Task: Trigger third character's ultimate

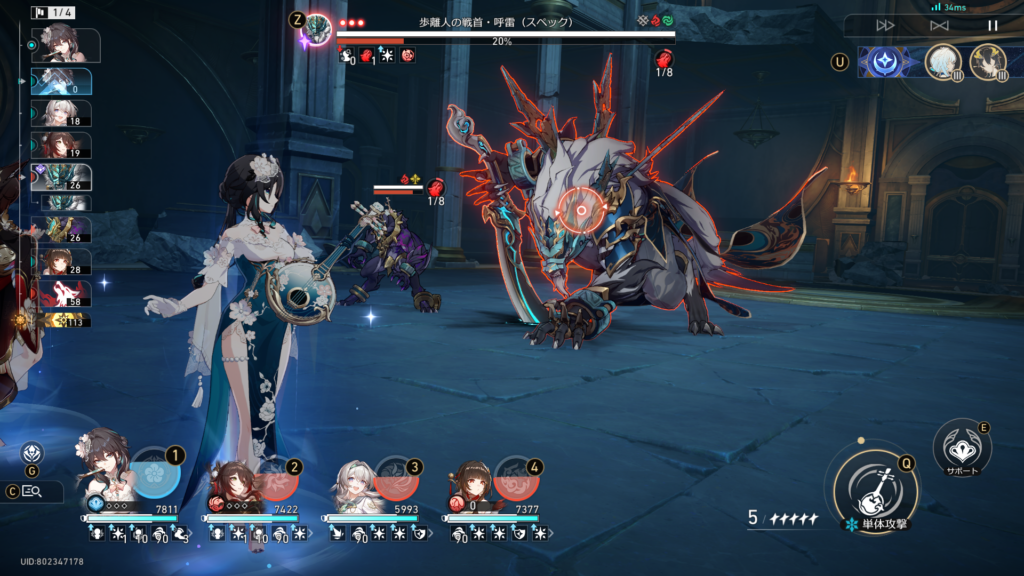Action: [397, 478]
